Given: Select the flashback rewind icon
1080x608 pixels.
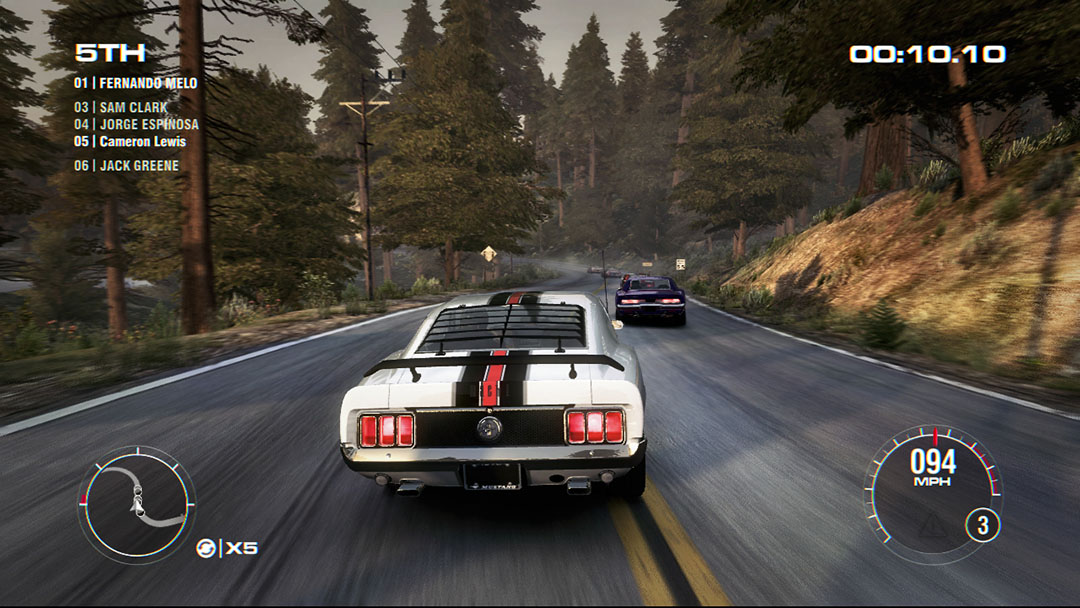Looking at the screenshot, I should click(206, 548).
